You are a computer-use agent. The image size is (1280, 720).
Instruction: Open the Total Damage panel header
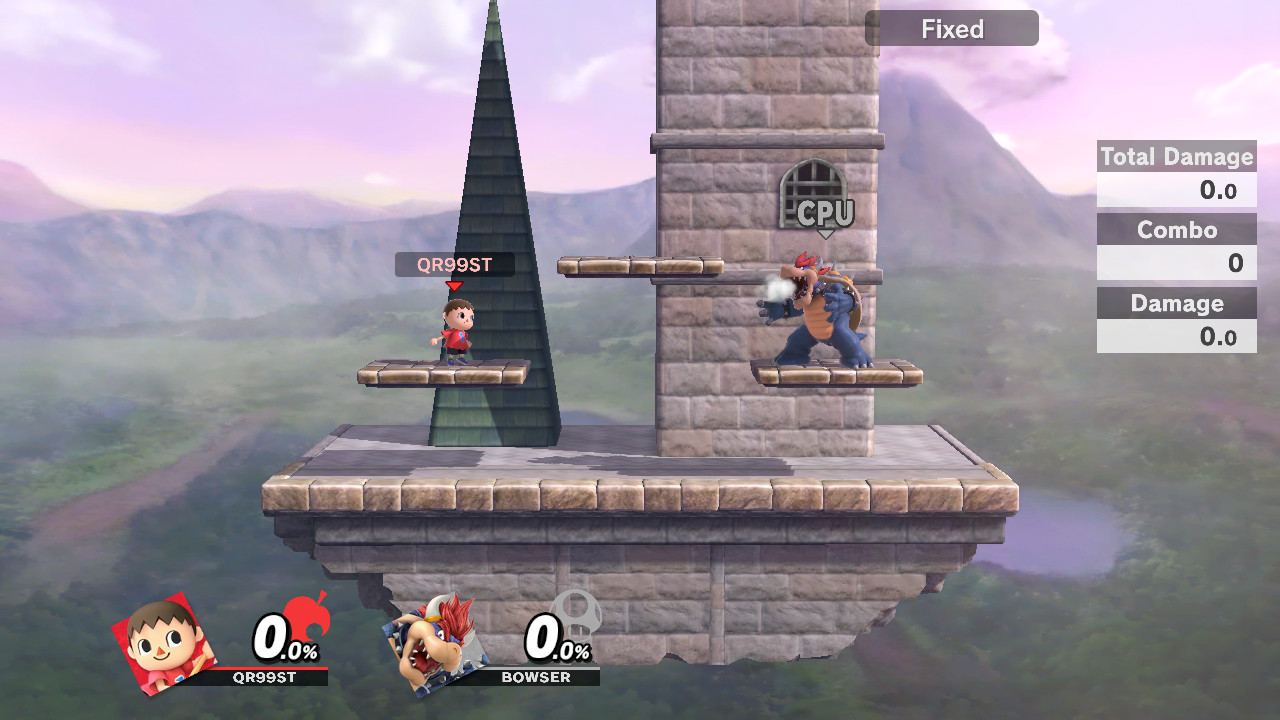[x=1176, y=157]
